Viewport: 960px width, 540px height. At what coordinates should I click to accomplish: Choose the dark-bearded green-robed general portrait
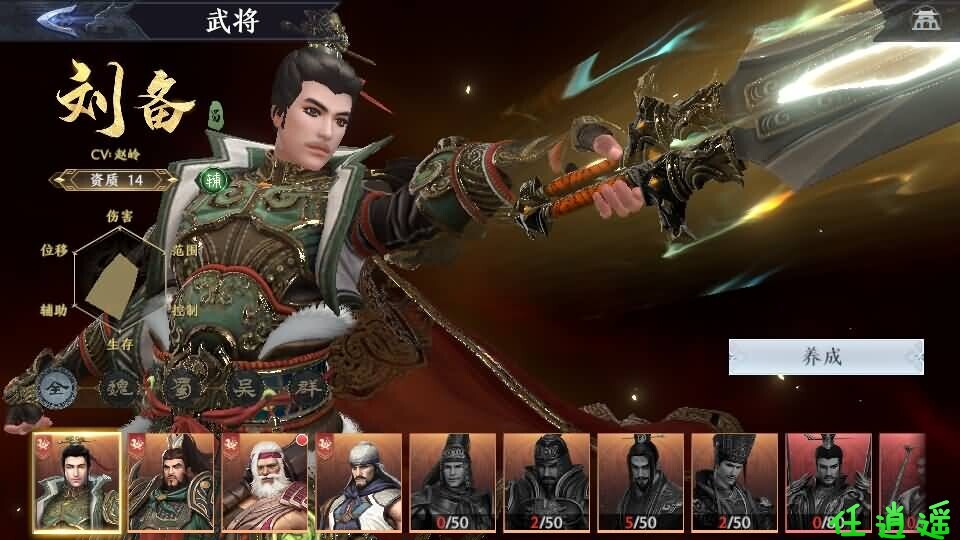(170, 481)
